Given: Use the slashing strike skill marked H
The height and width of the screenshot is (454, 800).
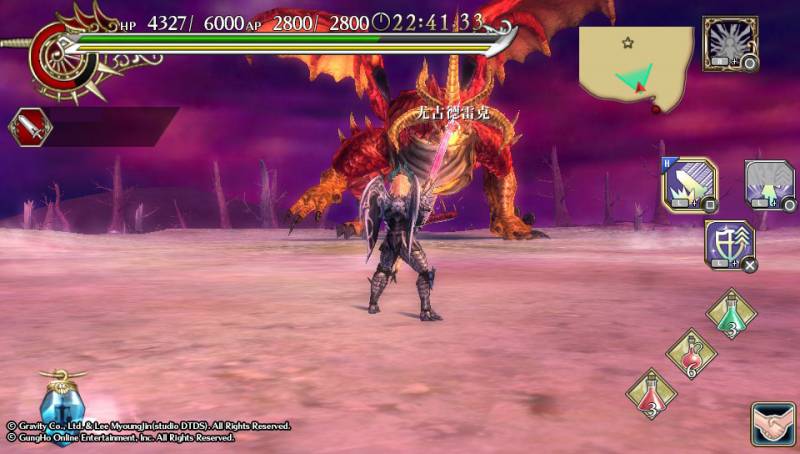Looking at the screenshot, I should [689, 184].
